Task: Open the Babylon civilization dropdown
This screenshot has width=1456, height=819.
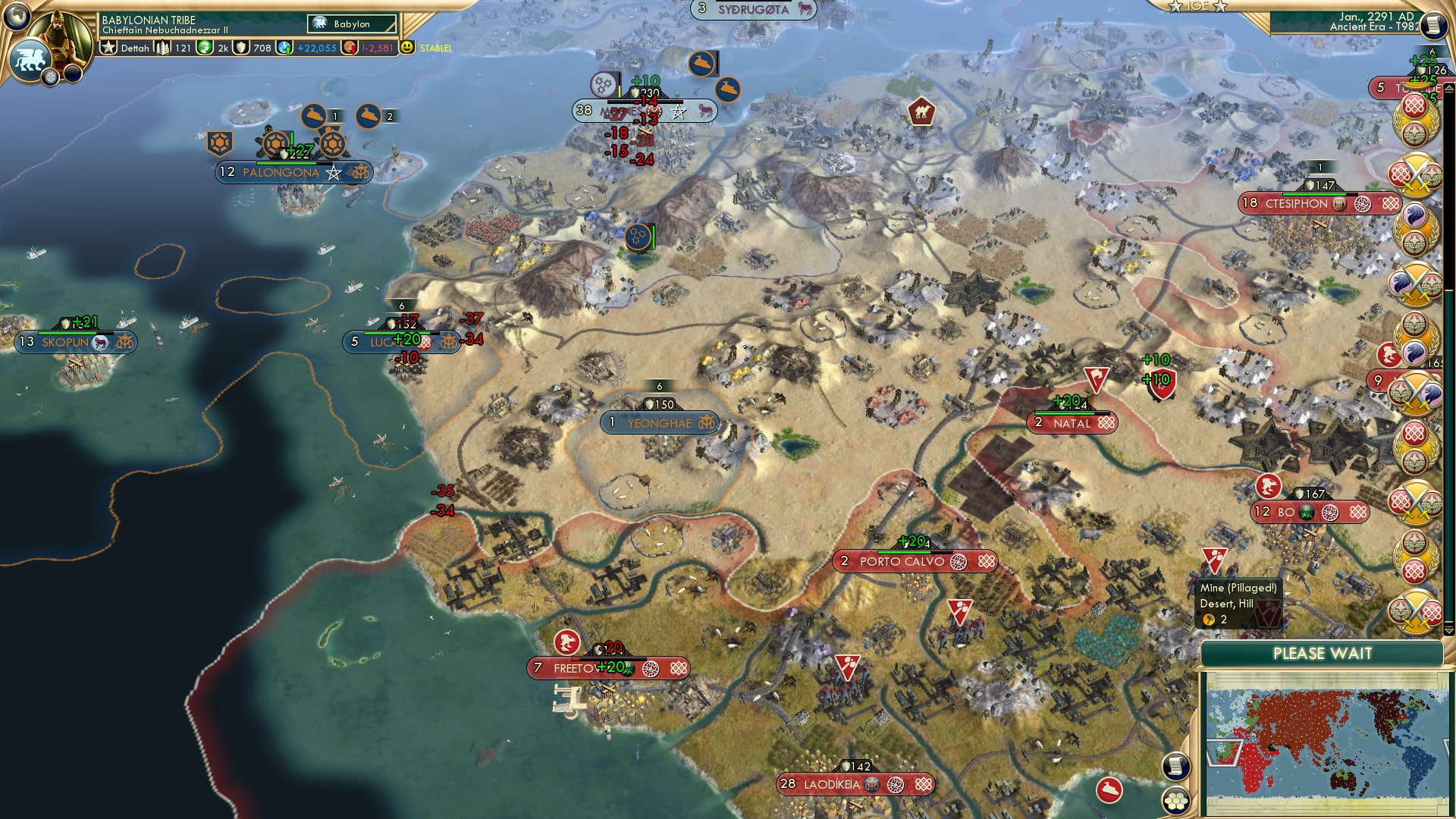Action: tap(352, 24)
